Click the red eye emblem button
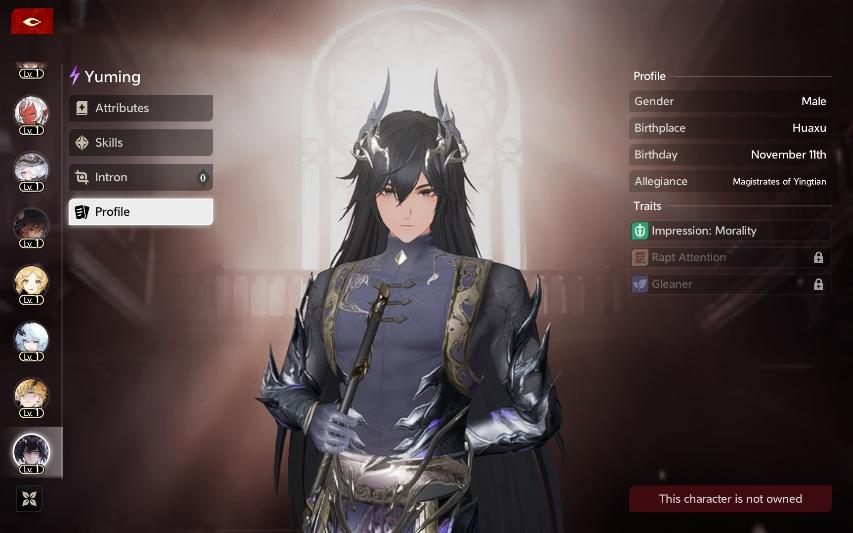The image size is (853, 533). pyautogui.click(x=32, y=21)
